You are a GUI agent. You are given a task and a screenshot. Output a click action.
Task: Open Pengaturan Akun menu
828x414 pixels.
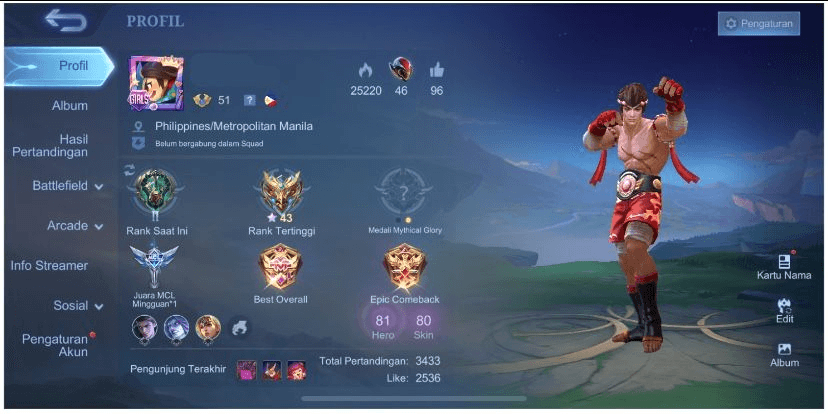pos(54,345)
